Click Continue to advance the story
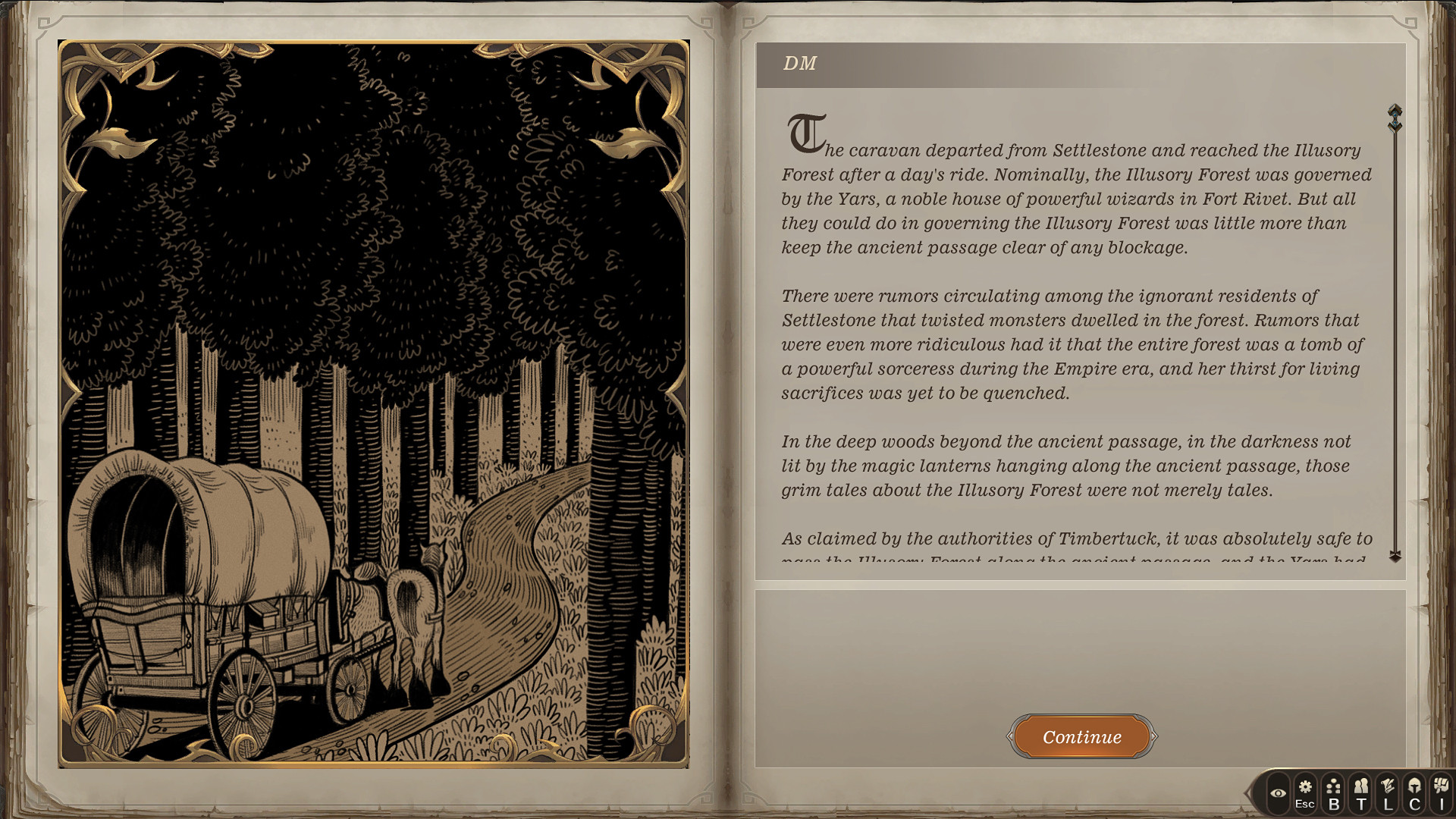The width and height of the screenshot is (1456, 819). (1081, 736)
